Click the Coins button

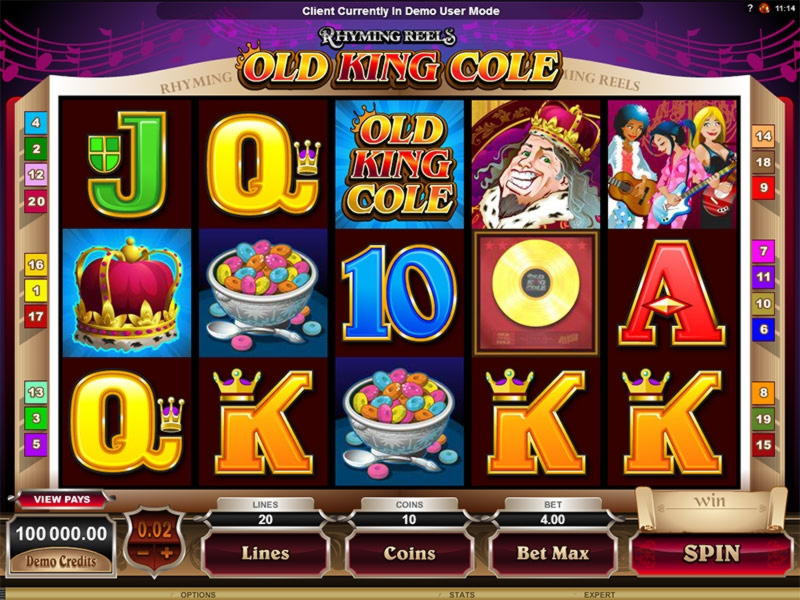coord(410,552)
